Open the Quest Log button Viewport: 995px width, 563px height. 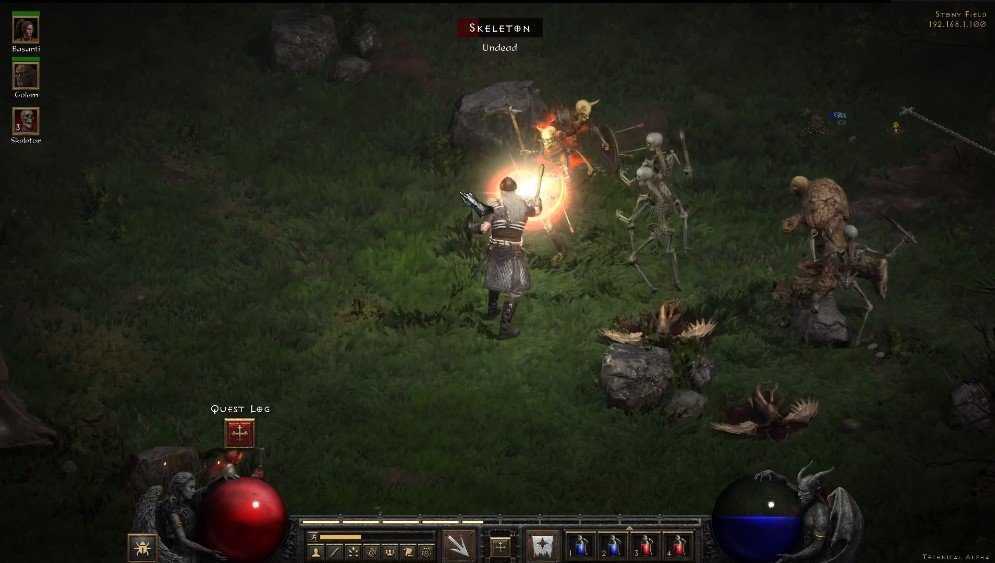click(240, 432)
